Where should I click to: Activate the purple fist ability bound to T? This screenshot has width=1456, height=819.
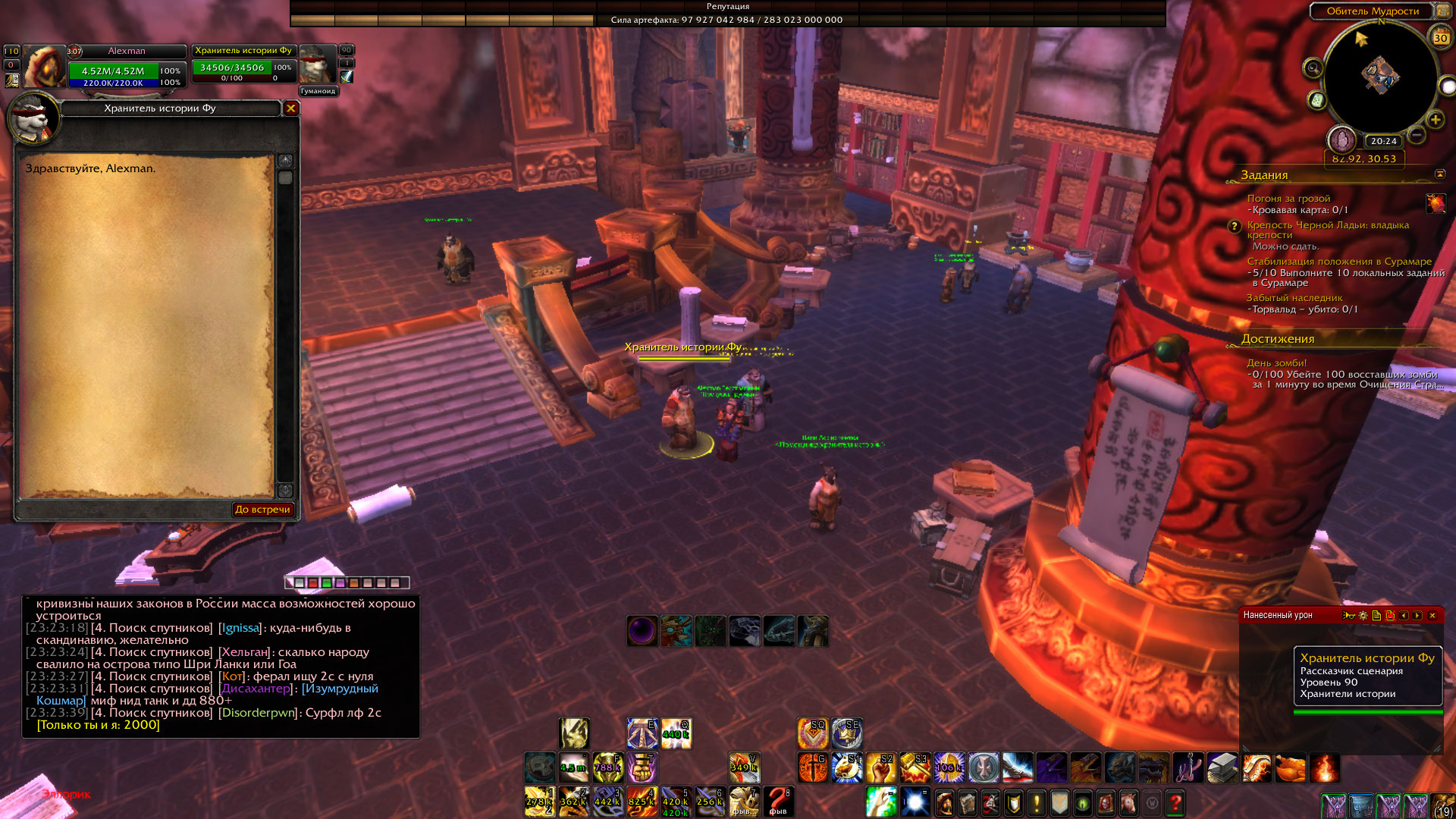(642, 767)
